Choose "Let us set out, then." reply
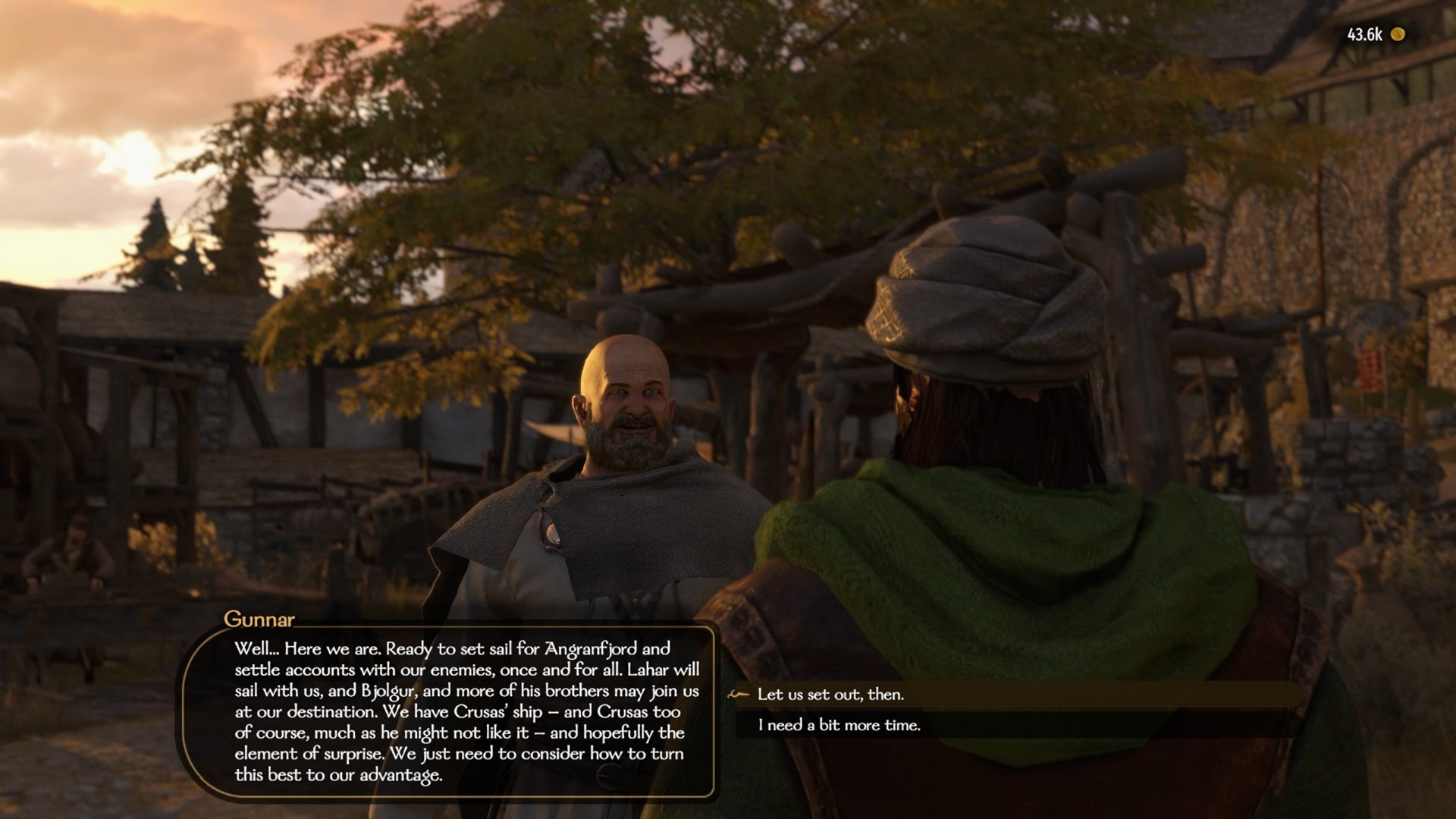Viewport: 1456px width, 819px height. [x=830, y=695]
